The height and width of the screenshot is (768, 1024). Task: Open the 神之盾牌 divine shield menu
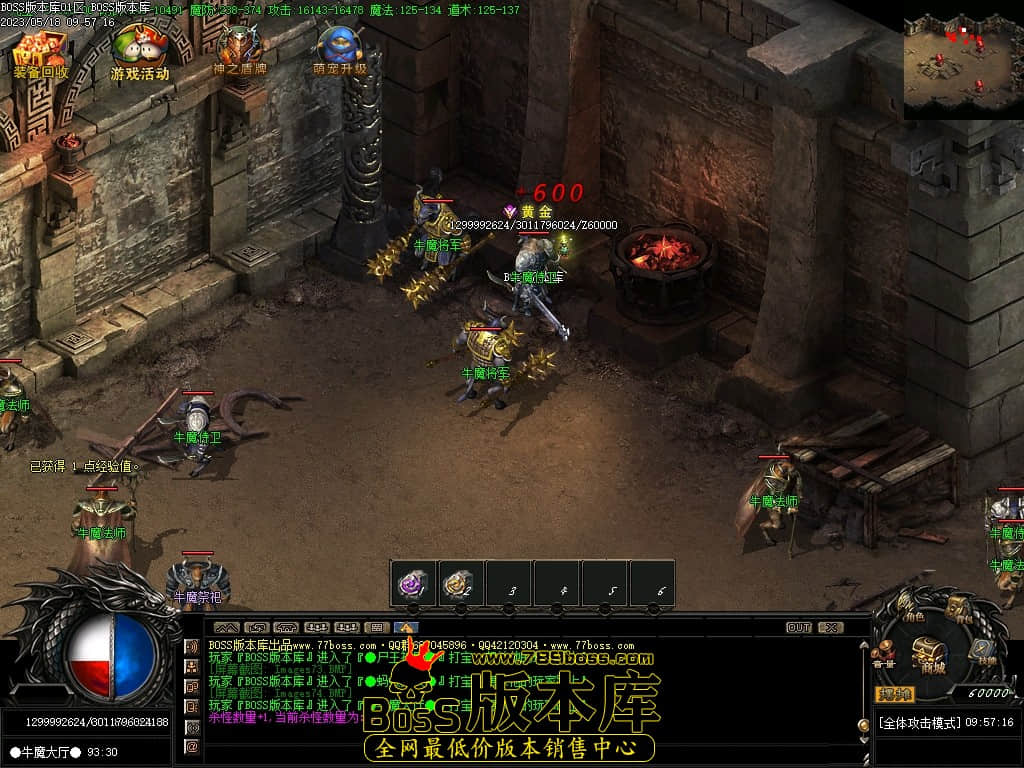(x=240, y=50)
